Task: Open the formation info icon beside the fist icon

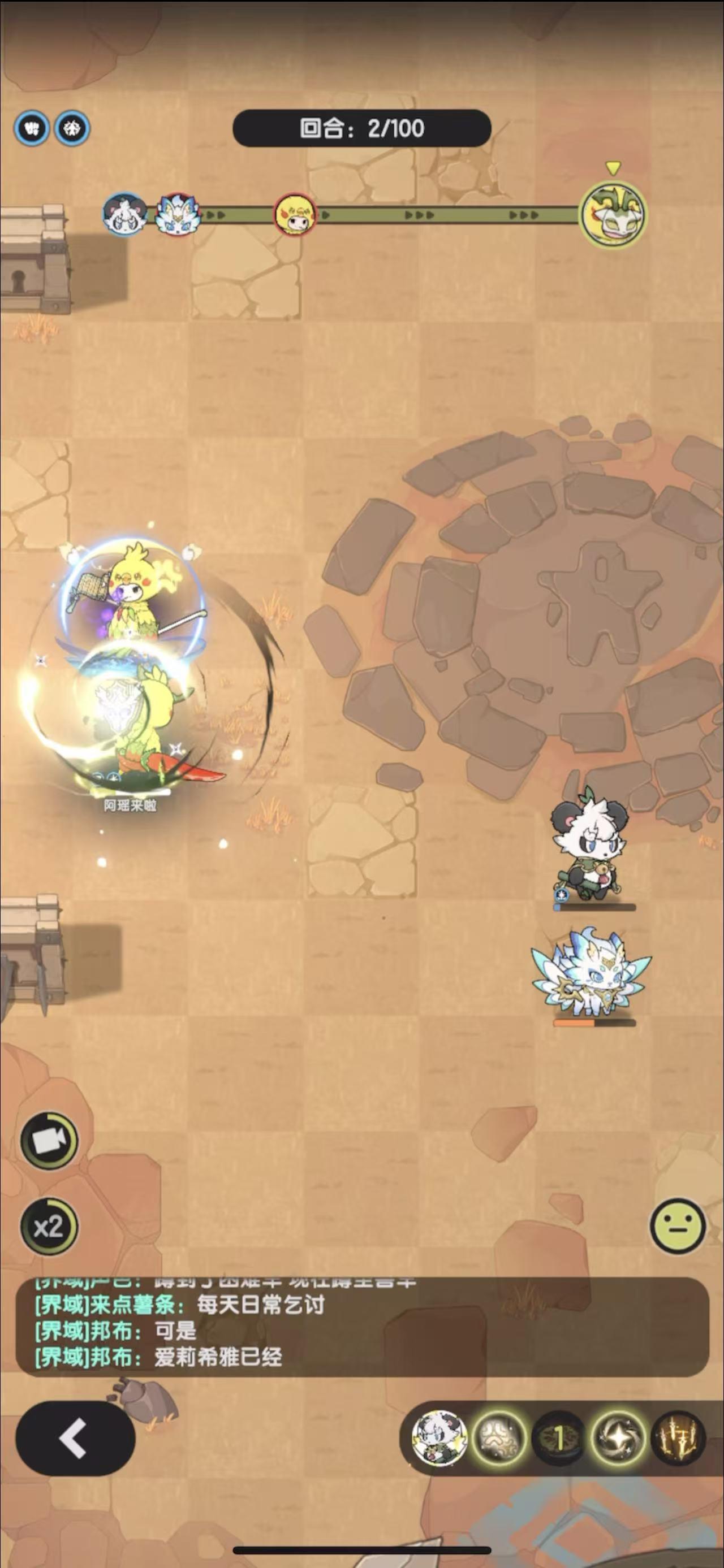Action: [x=72, y=128]
